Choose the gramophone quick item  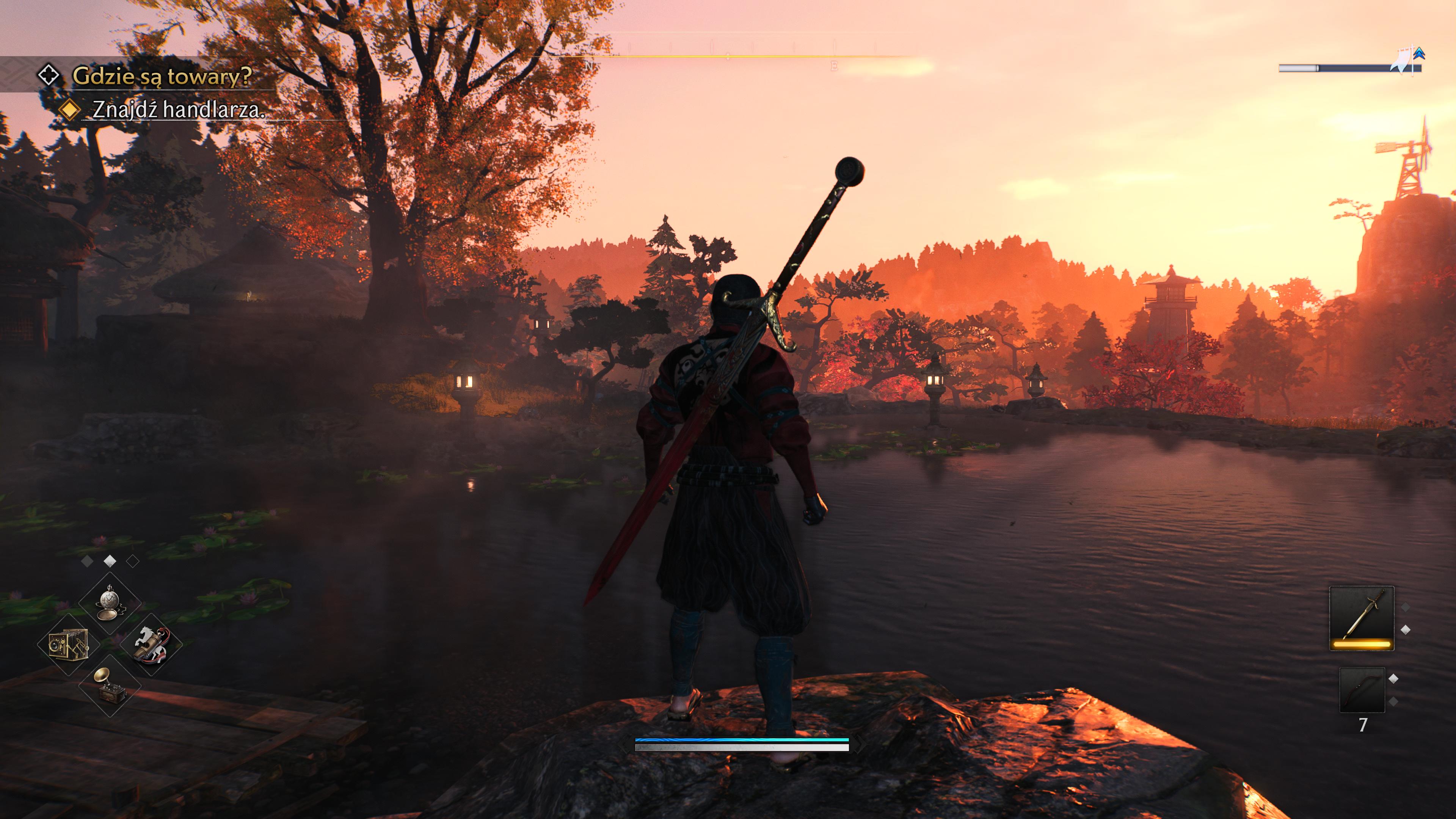click(110, 686)
